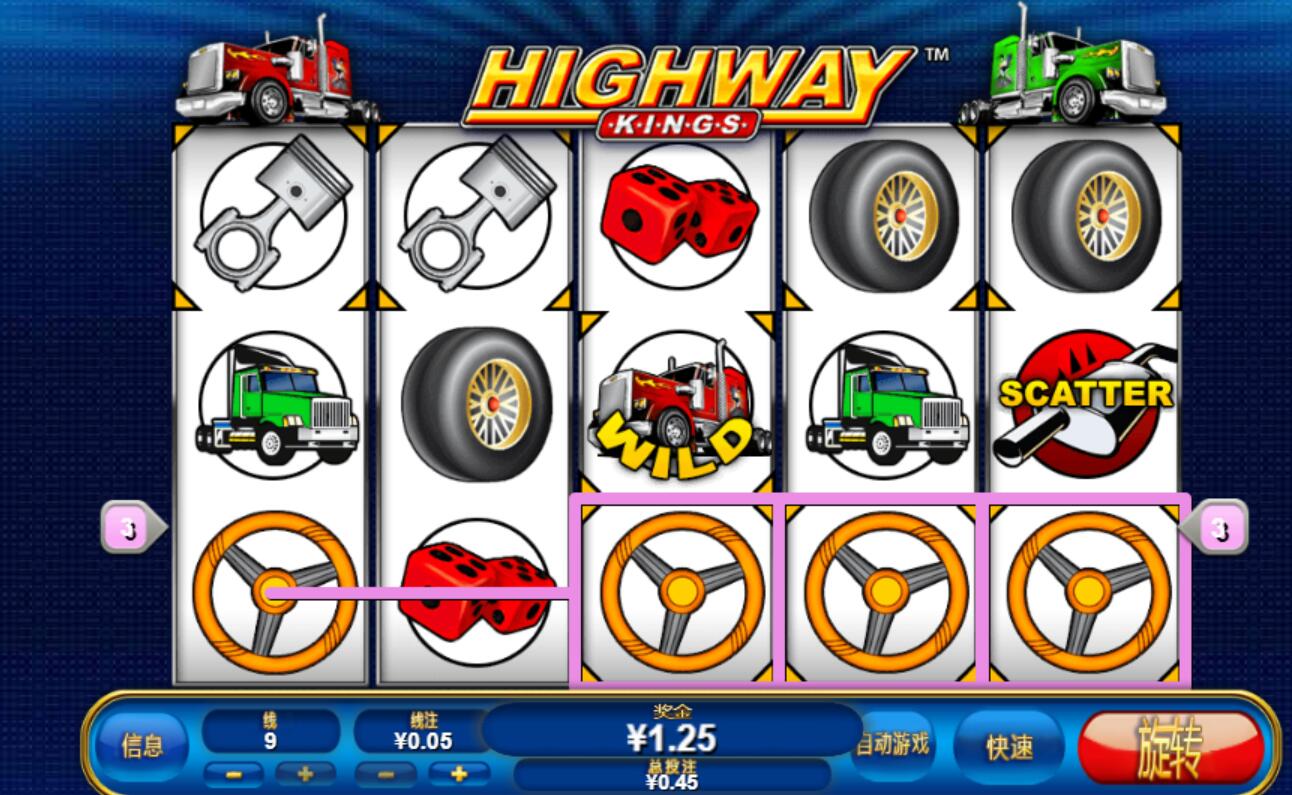Lower the line bet (线注) amount
Viewport: 1292px width, 795px height.
coord(385,774)
